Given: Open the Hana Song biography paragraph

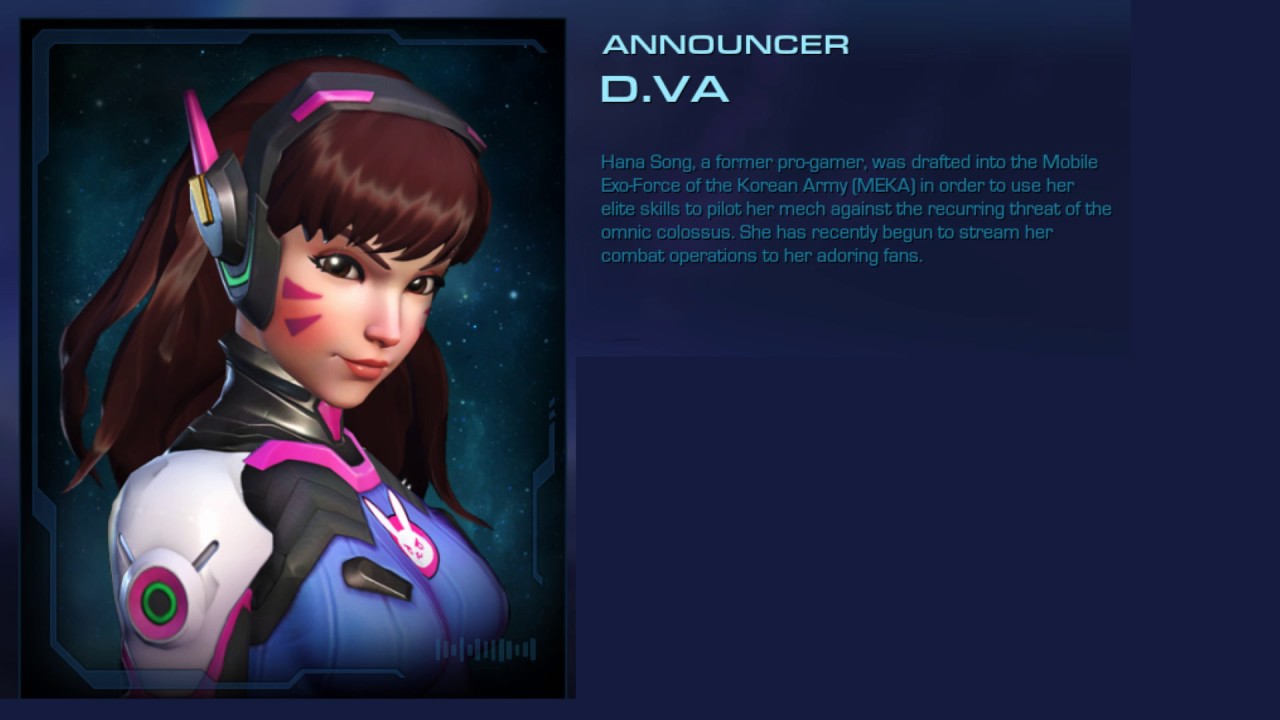Looking at the screenshot, I should pyautogui.click(x=856, y=208).
